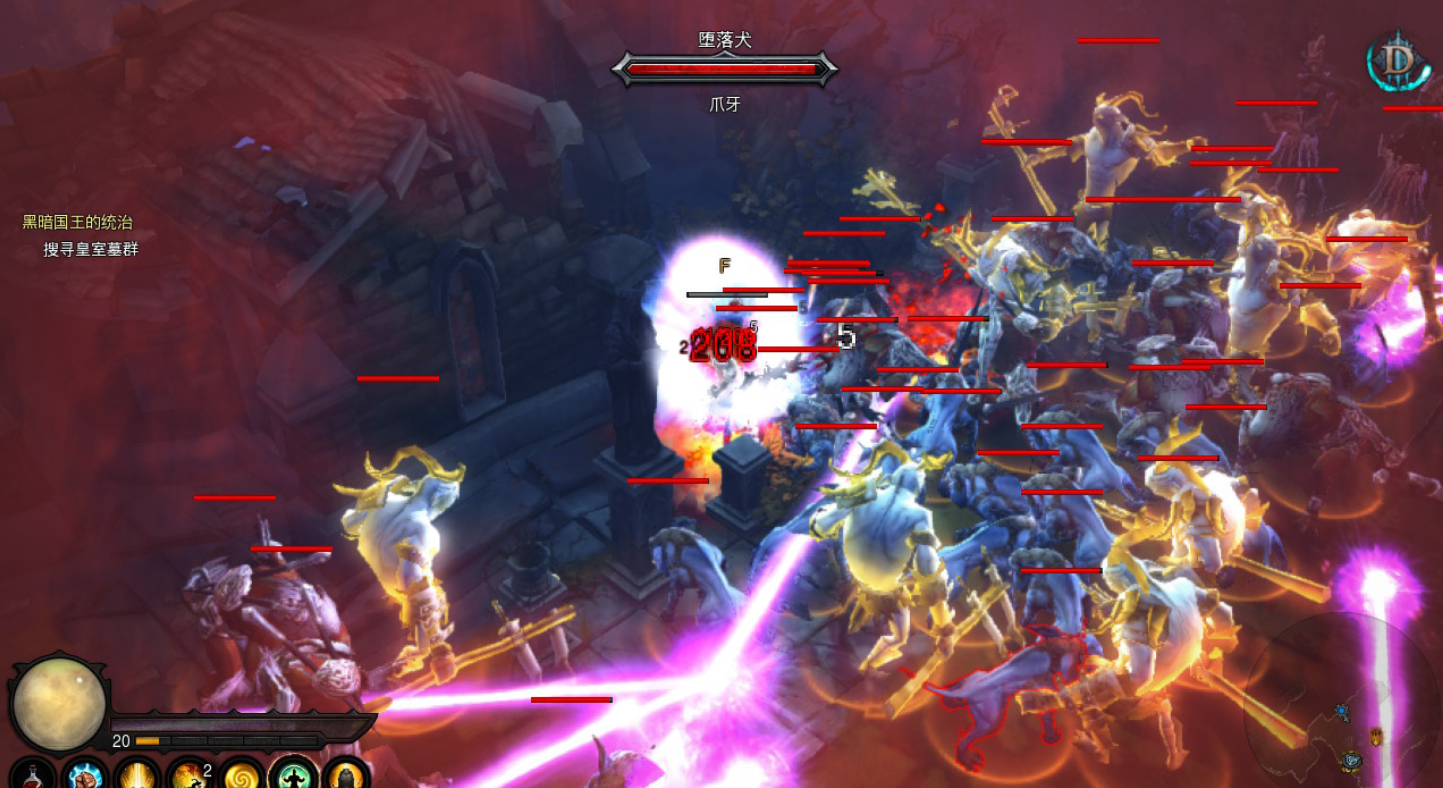Activate the golden spiral skill
Viewport: 1443px width, 788px height.
point(241,775)
